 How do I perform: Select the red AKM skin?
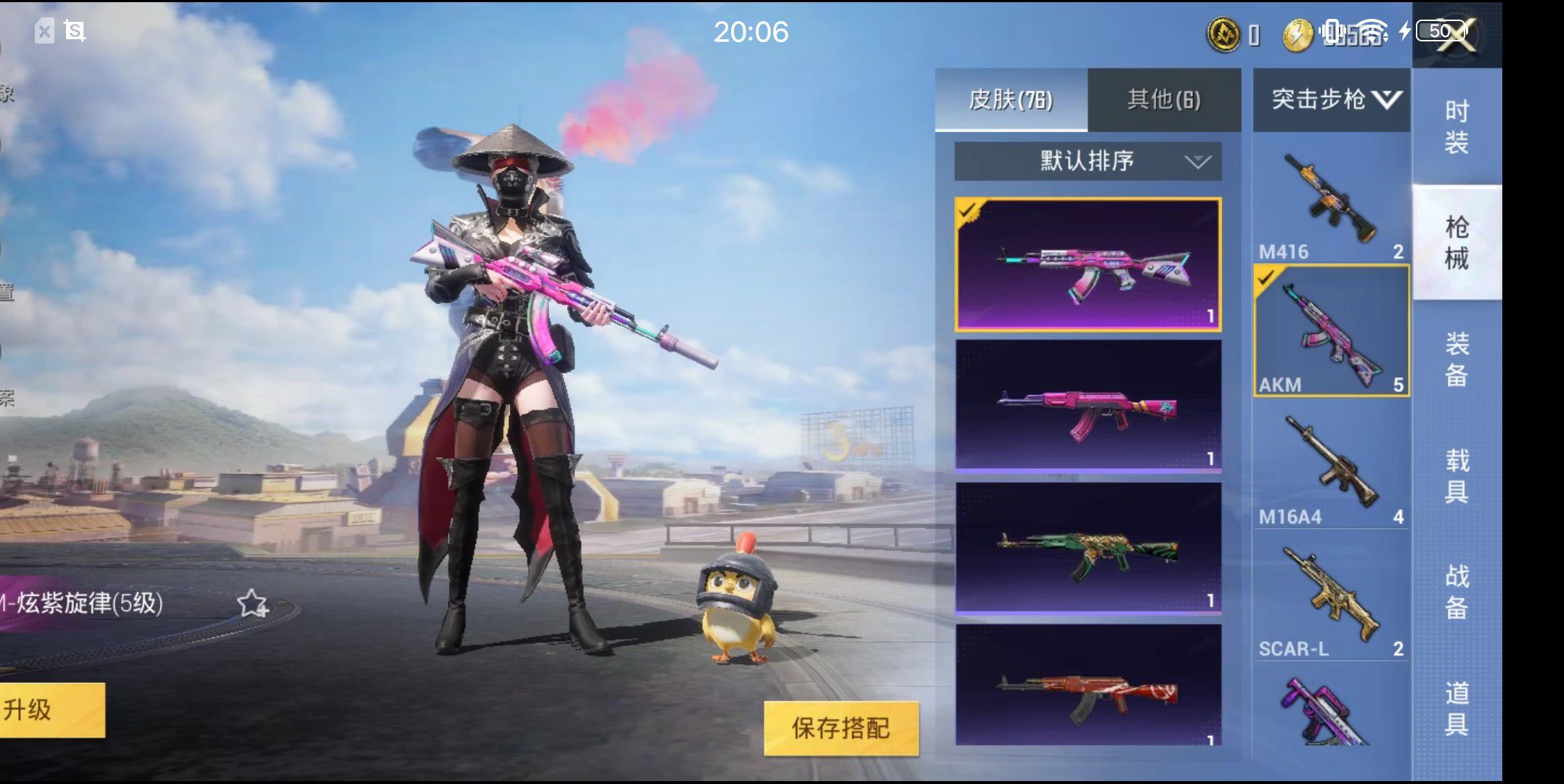click(x=1088, y=686)
